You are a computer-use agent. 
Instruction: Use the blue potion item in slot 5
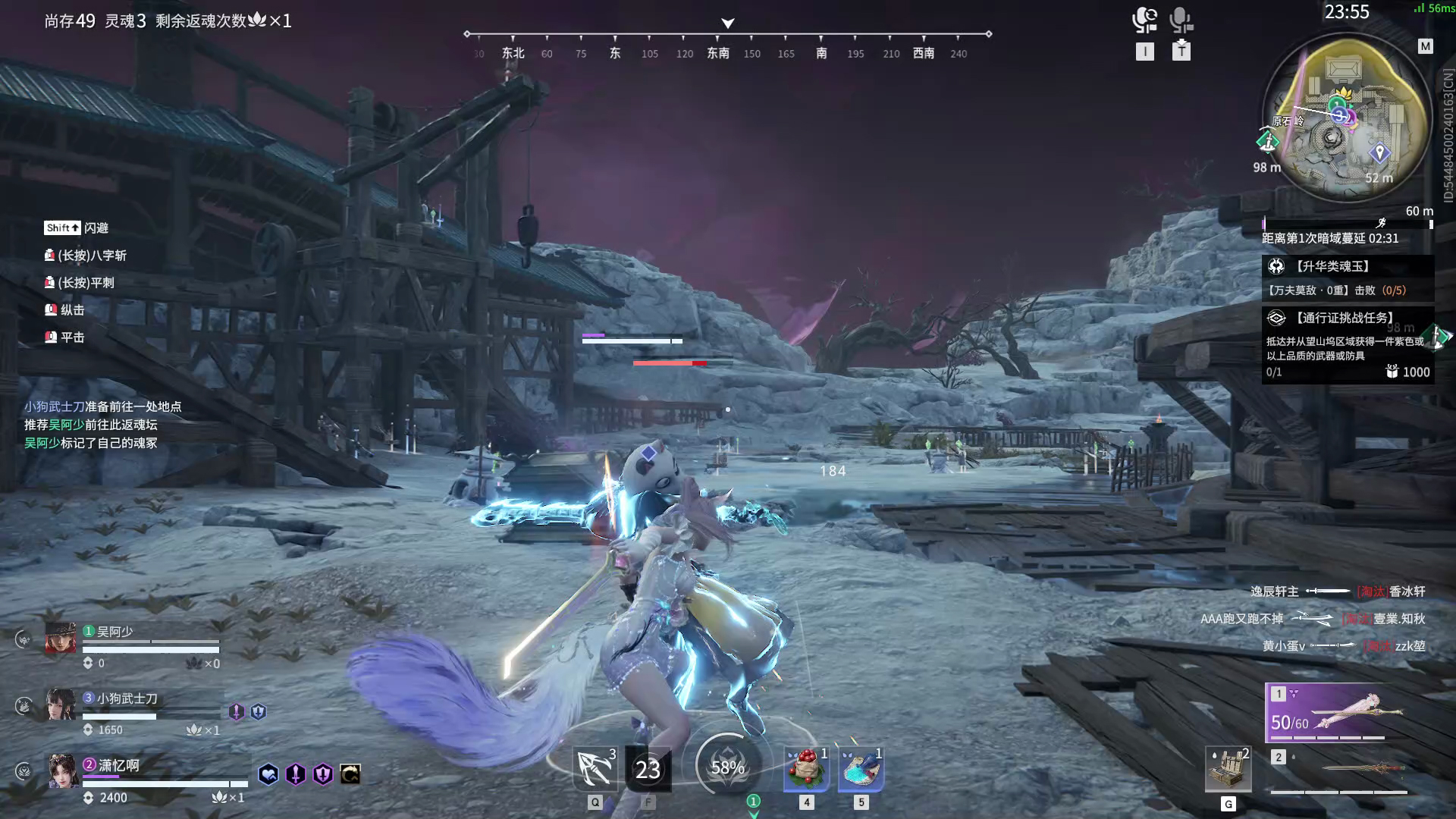[x=861, y=769]
